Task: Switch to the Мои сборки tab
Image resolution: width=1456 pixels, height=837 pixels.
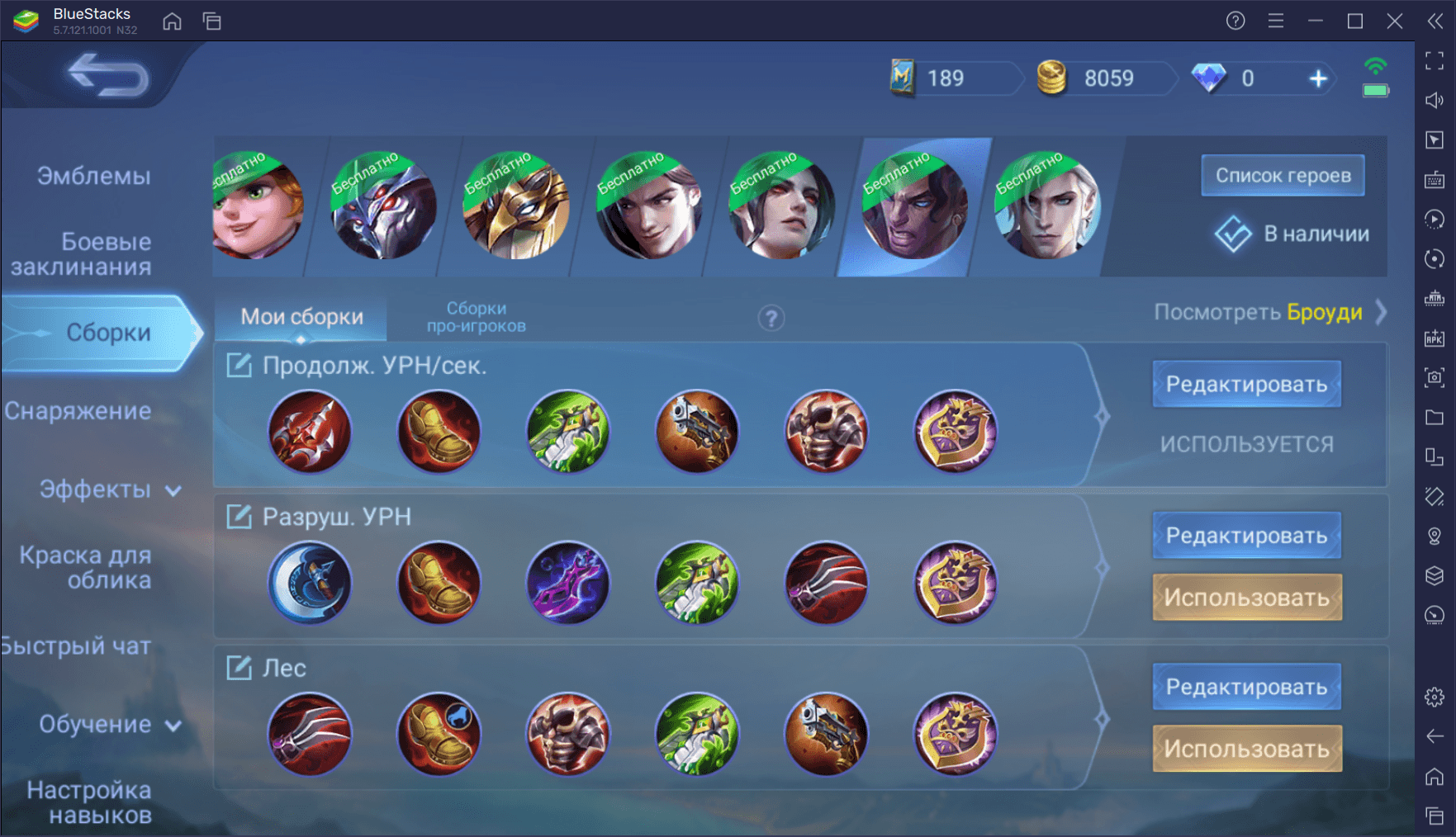Action: (301, 317)
